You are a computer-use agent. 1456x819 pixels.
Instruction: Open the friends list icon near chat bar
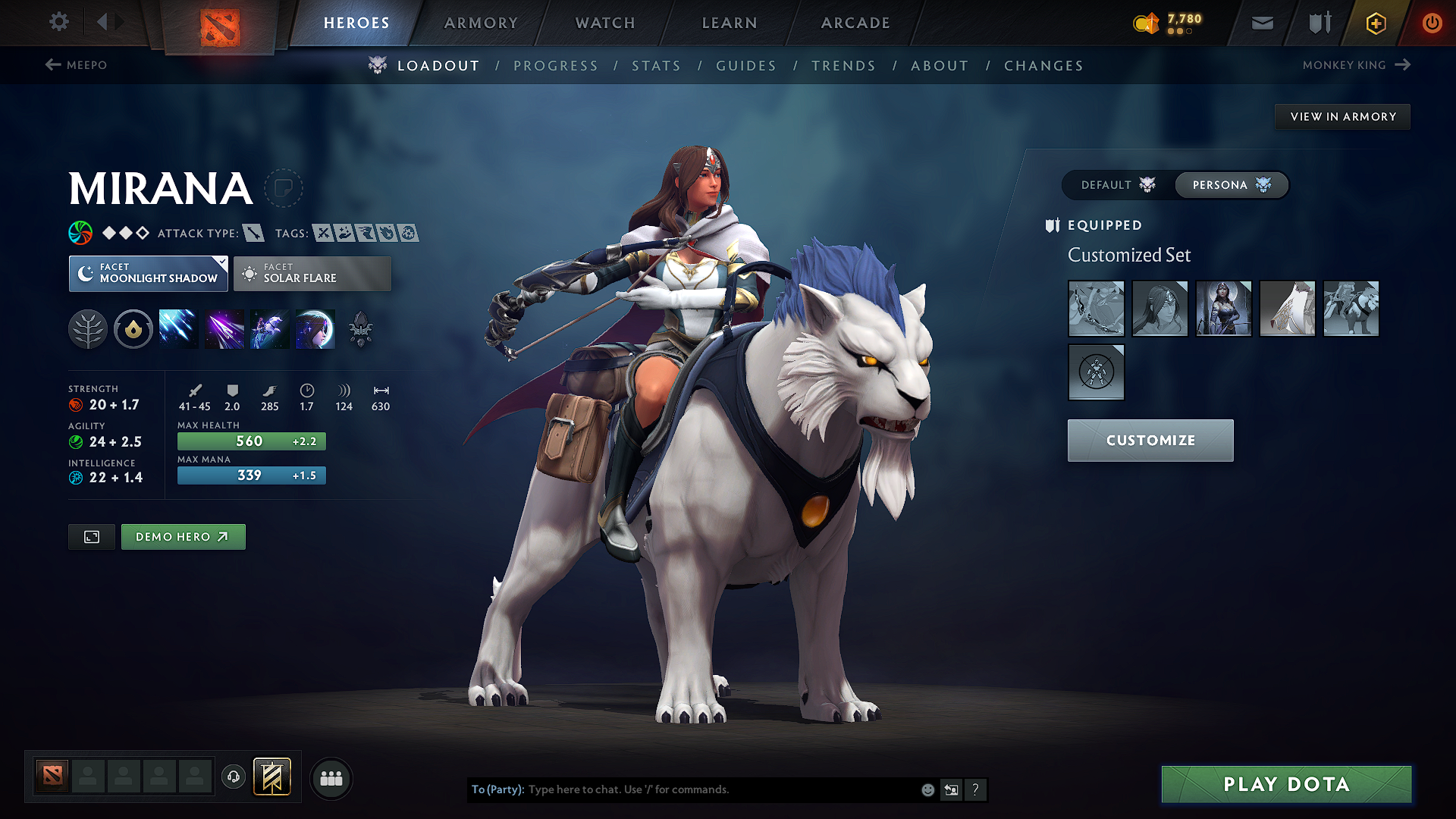[331, 779]
